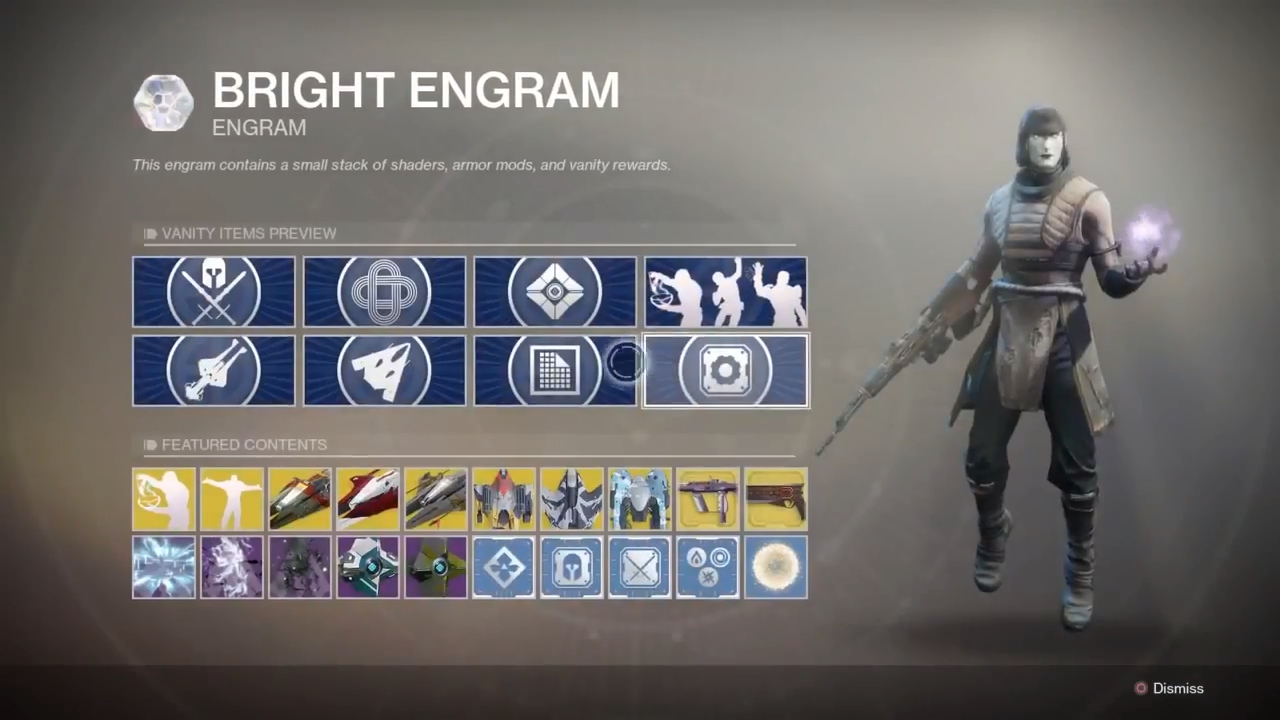Open the ship preview icon
The image size is (1280, 720).
click(384, 371)
